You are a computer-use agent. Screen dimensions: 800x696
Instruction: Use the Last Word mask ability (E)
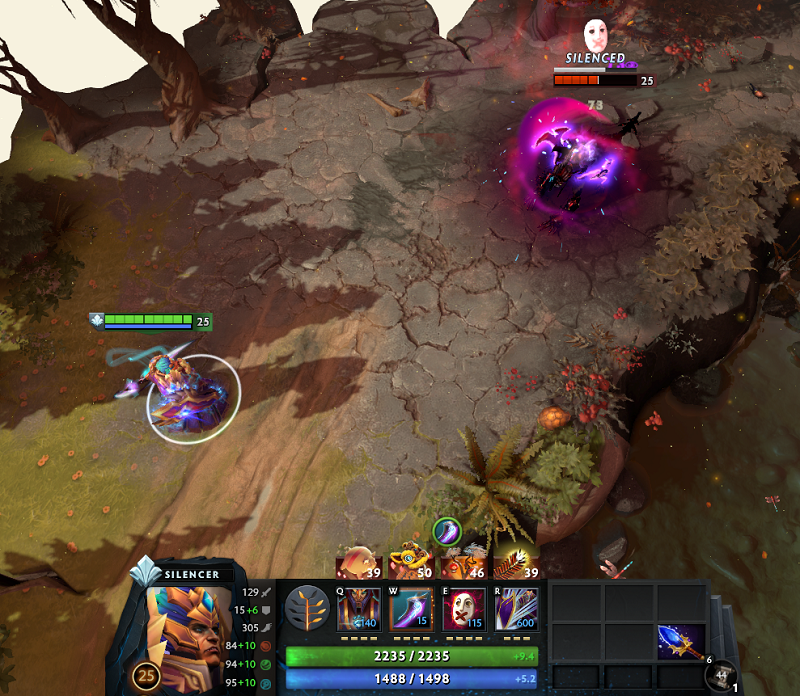click(464, 609)
